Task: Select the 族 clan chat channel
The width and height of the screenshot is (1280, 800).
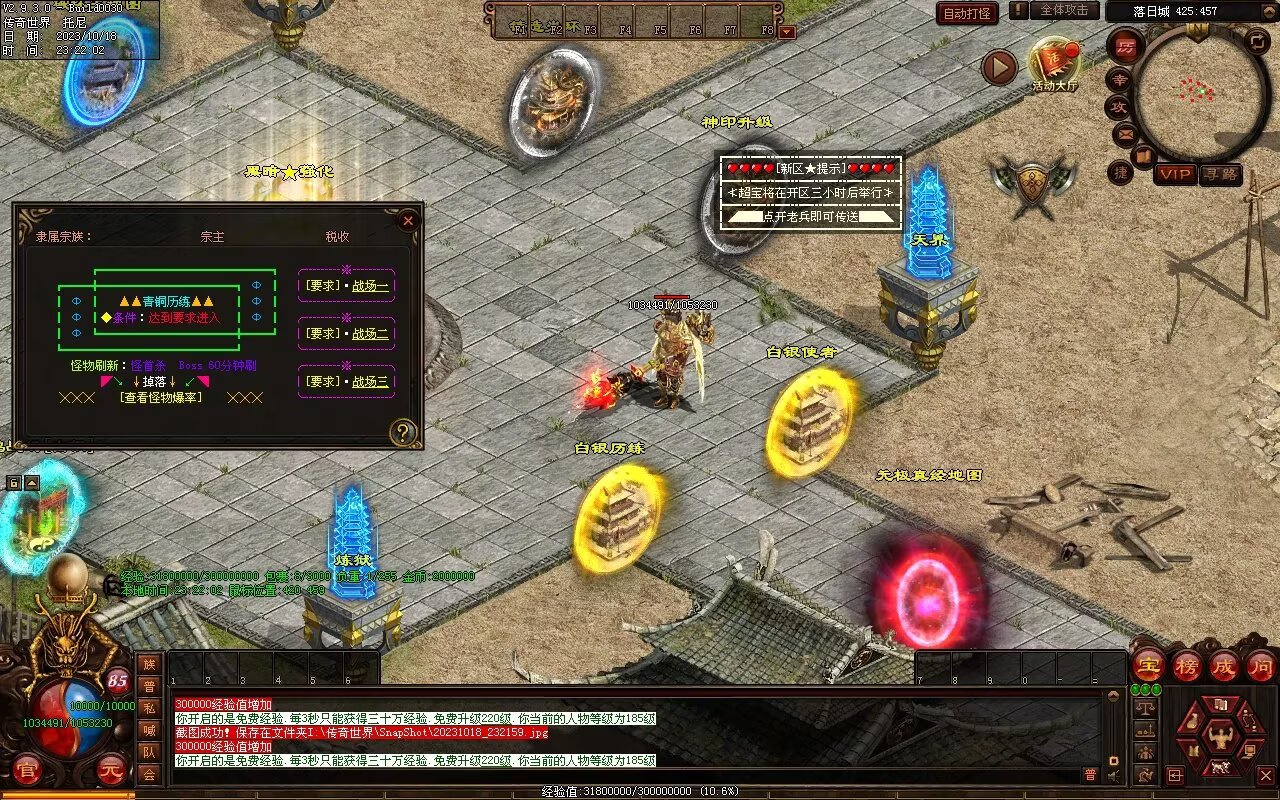Action: 149,664
